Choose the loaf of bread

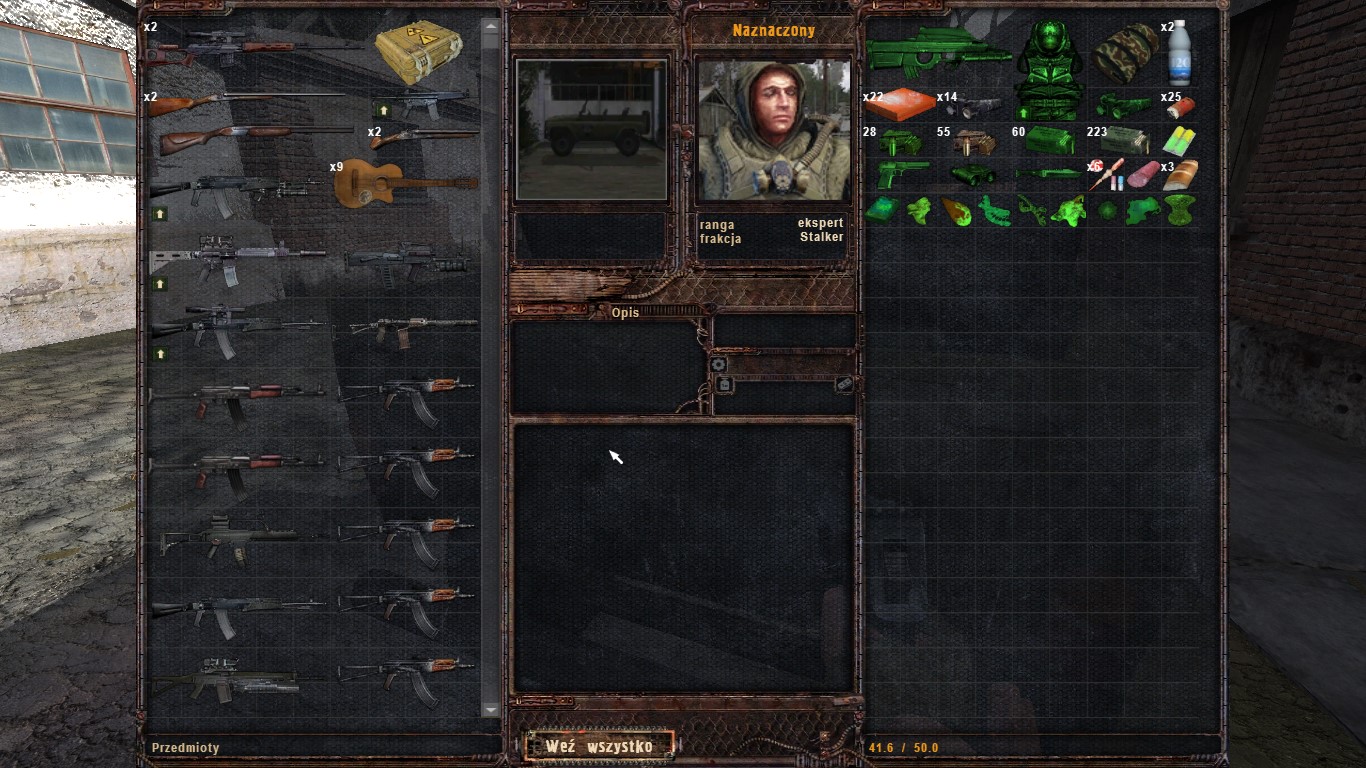1180,174
